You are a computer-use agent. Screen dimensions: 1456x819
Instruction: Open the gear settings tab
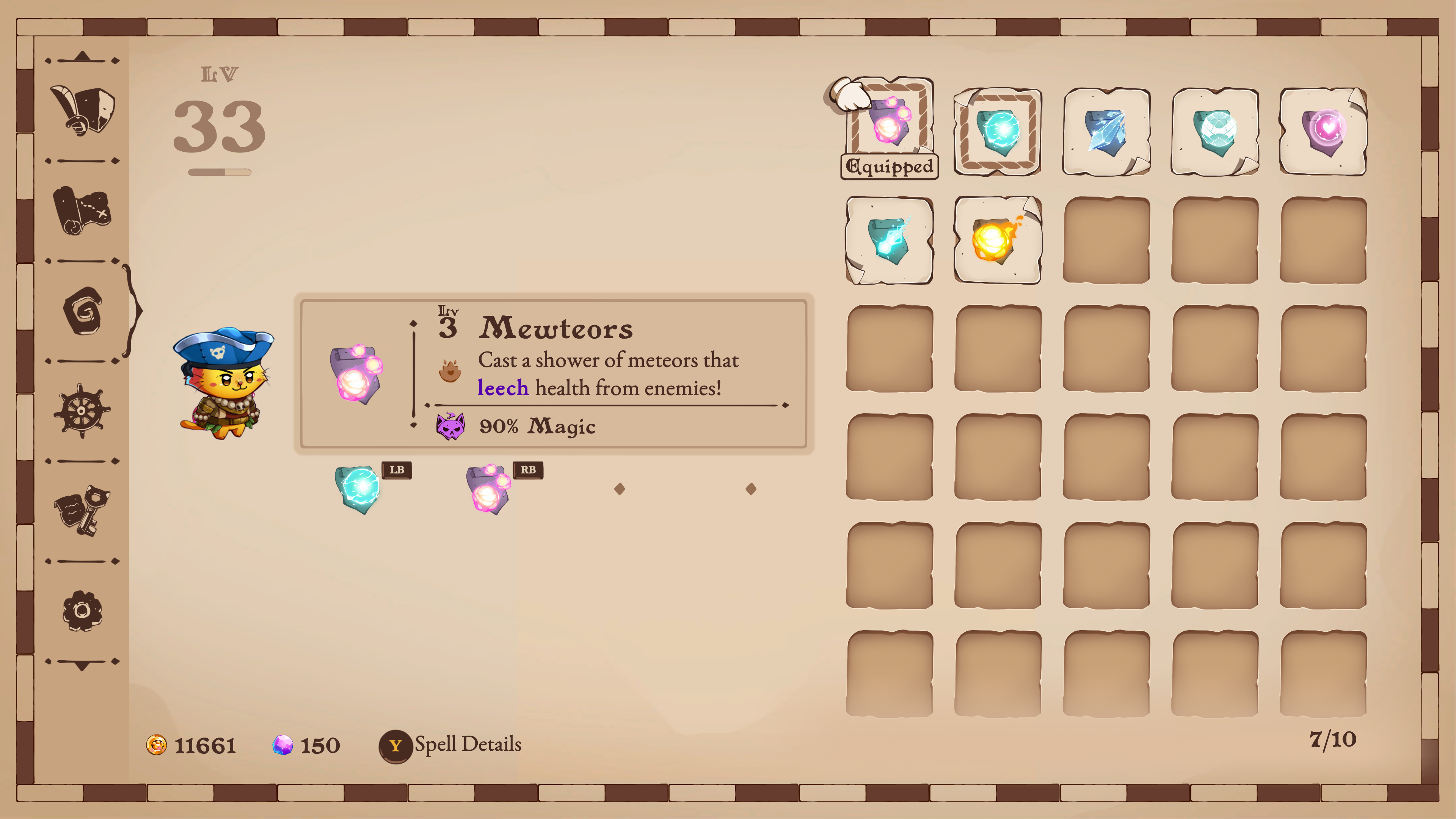point(83,611)
